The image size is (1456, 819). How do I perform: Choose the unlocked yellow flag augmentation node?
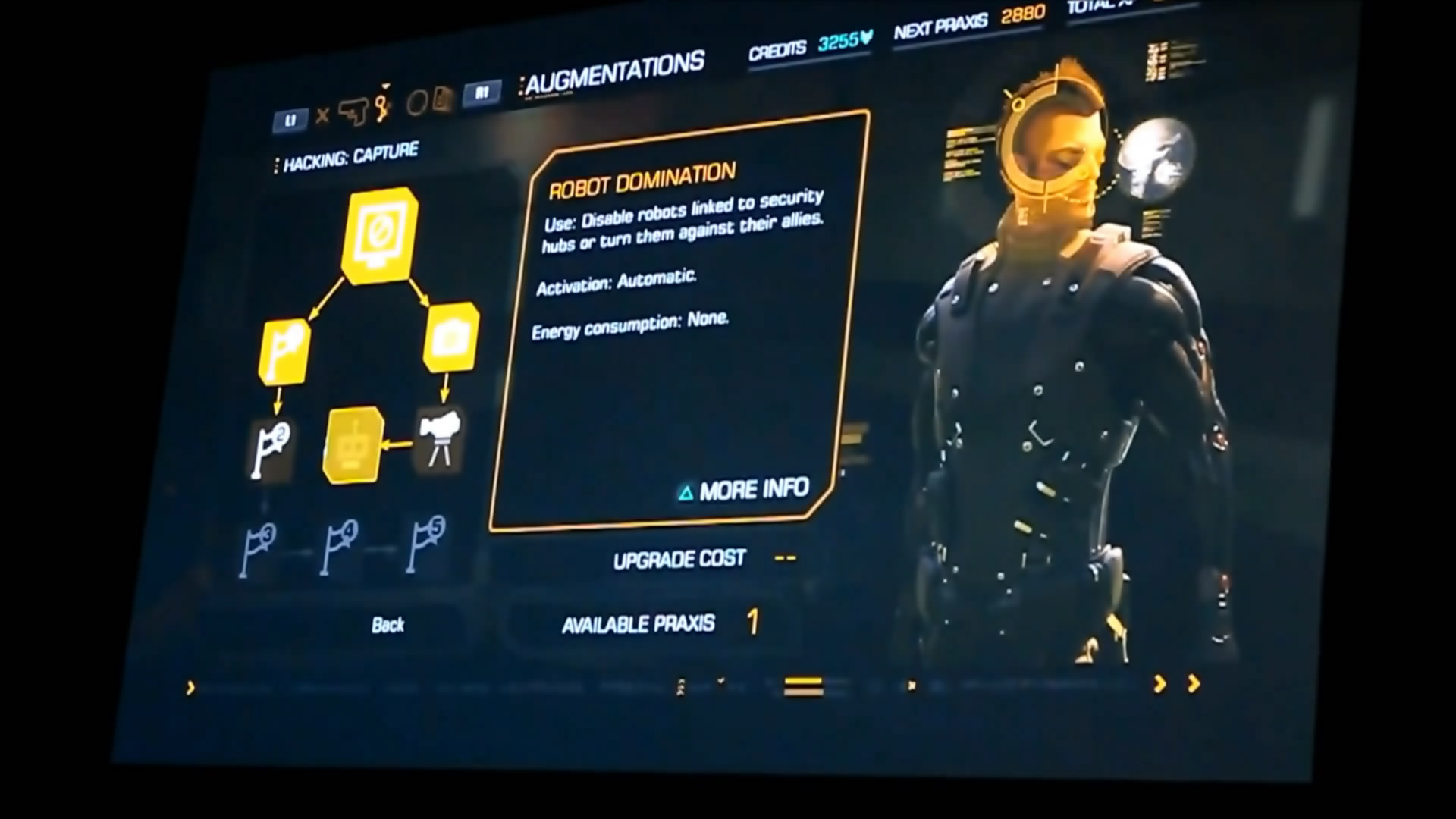[x=284, y=352]
